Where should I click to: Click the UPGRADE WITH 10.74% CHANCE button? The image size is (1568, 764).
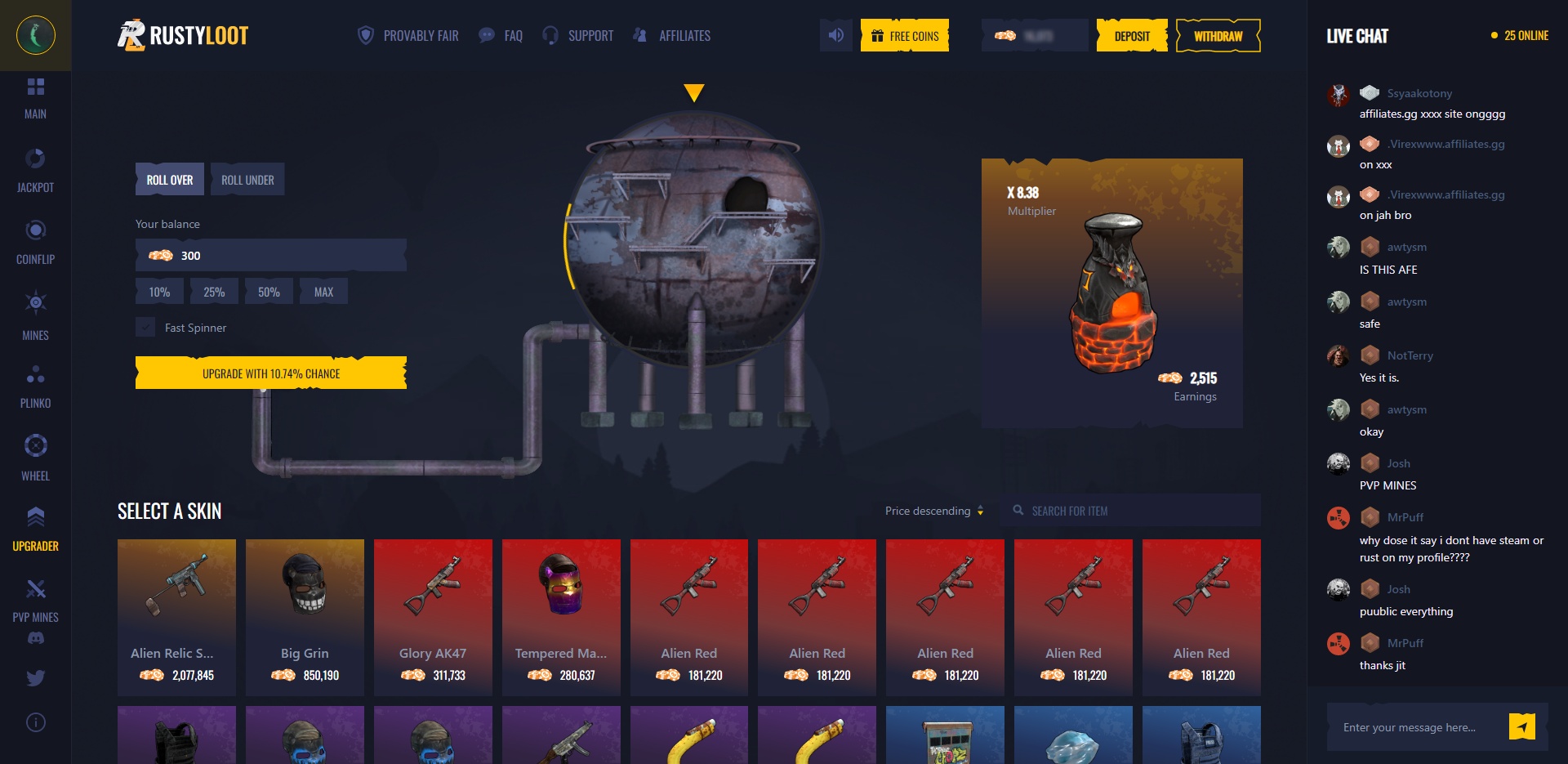click(x=270, y=373)
